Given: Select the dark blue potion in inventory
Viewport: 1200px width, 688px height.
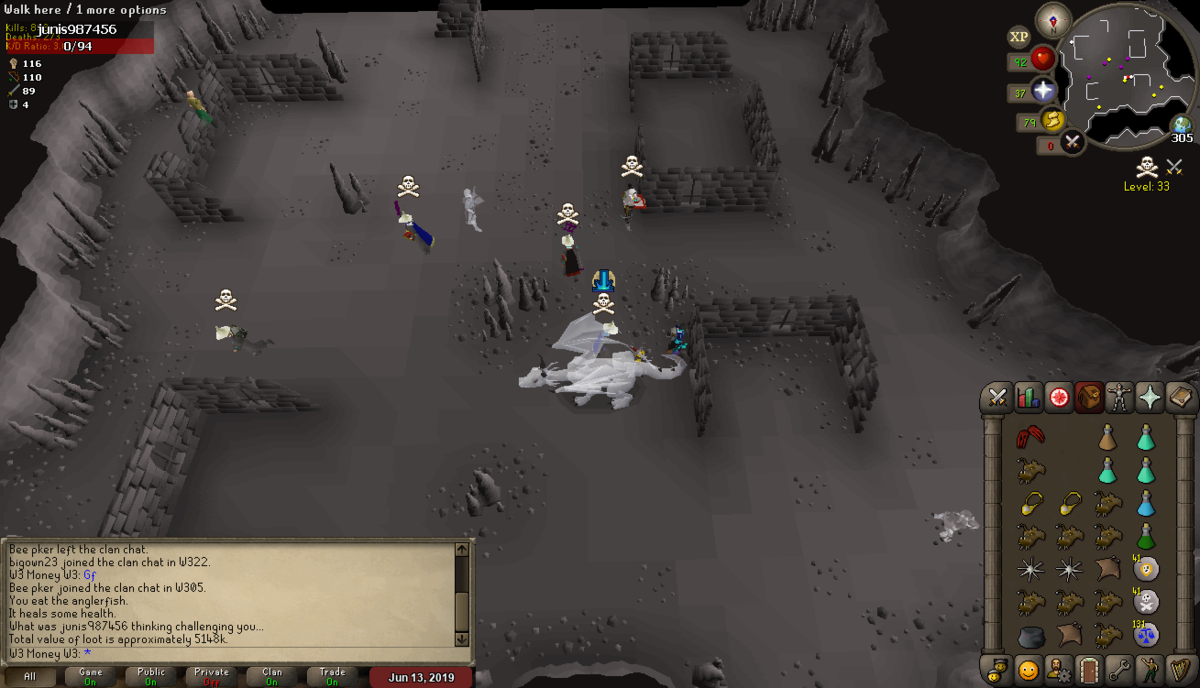Looking at the screenshot, I should pos(1146,503).
